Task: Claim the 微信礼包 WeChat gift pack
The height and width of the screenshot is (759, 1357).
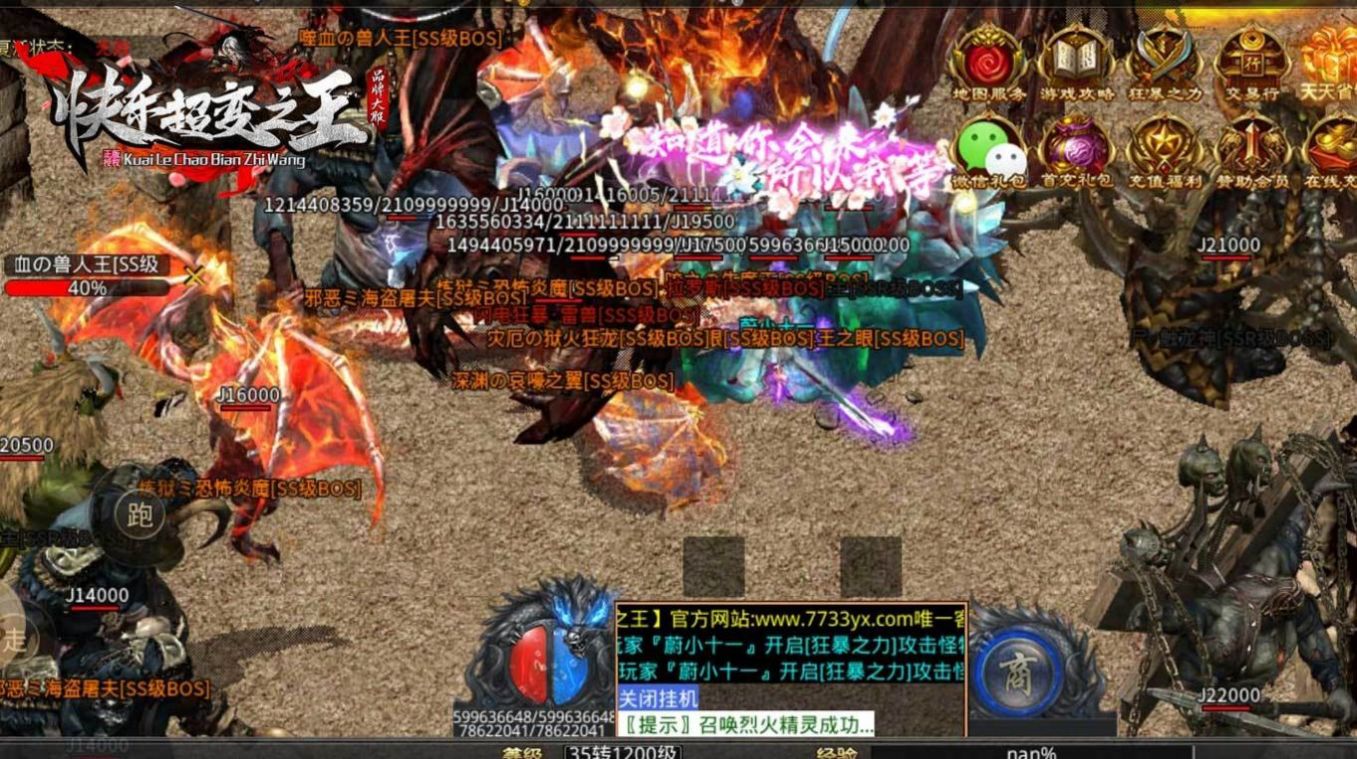Action: (x=988, y=150)
